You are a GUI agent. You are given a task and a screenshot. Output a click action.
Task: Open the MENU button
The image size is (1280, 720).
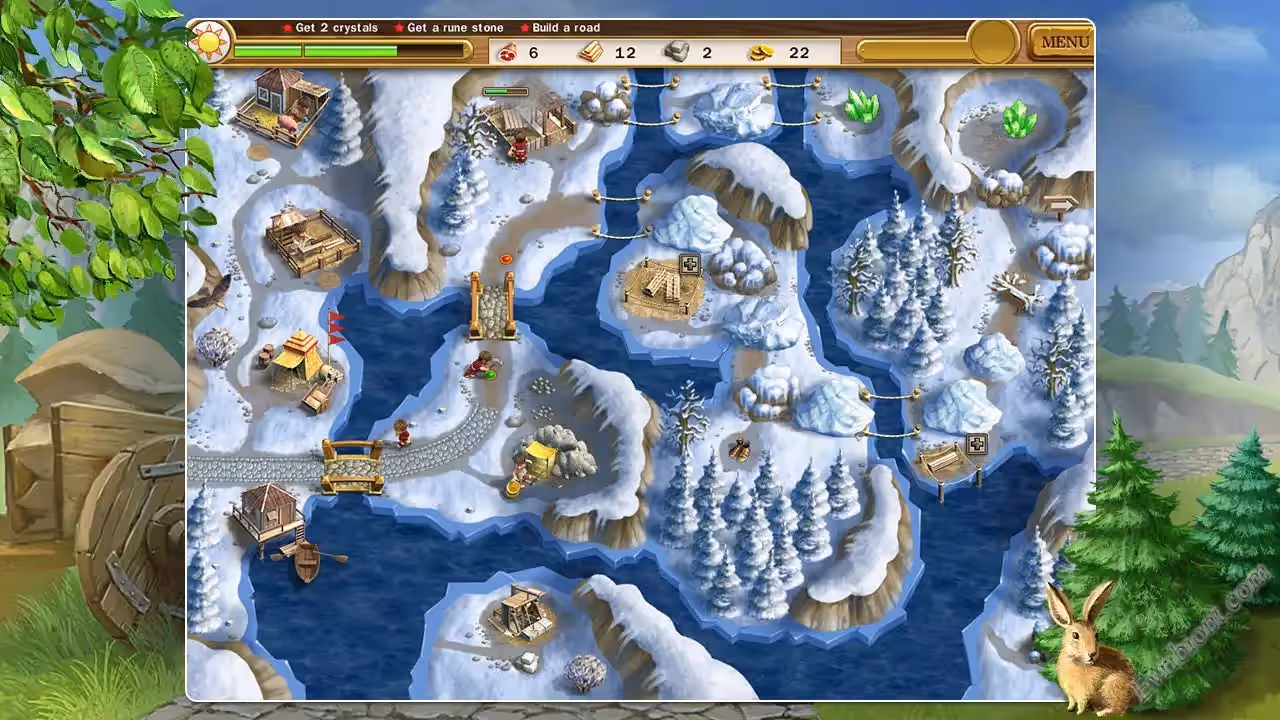(1064, 42)
